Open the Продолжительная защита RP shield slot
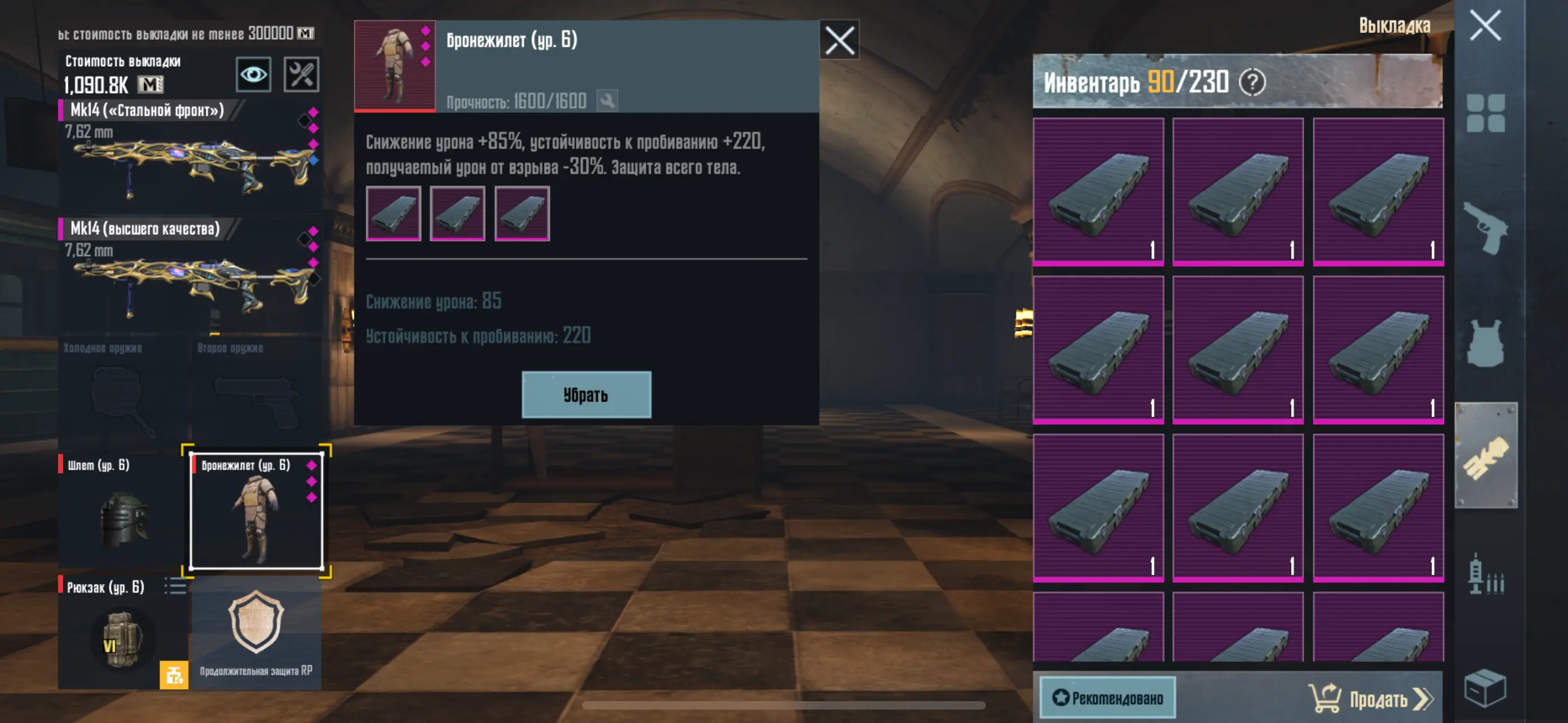This screenshot has width=1568, height=723. click(256, 633)
